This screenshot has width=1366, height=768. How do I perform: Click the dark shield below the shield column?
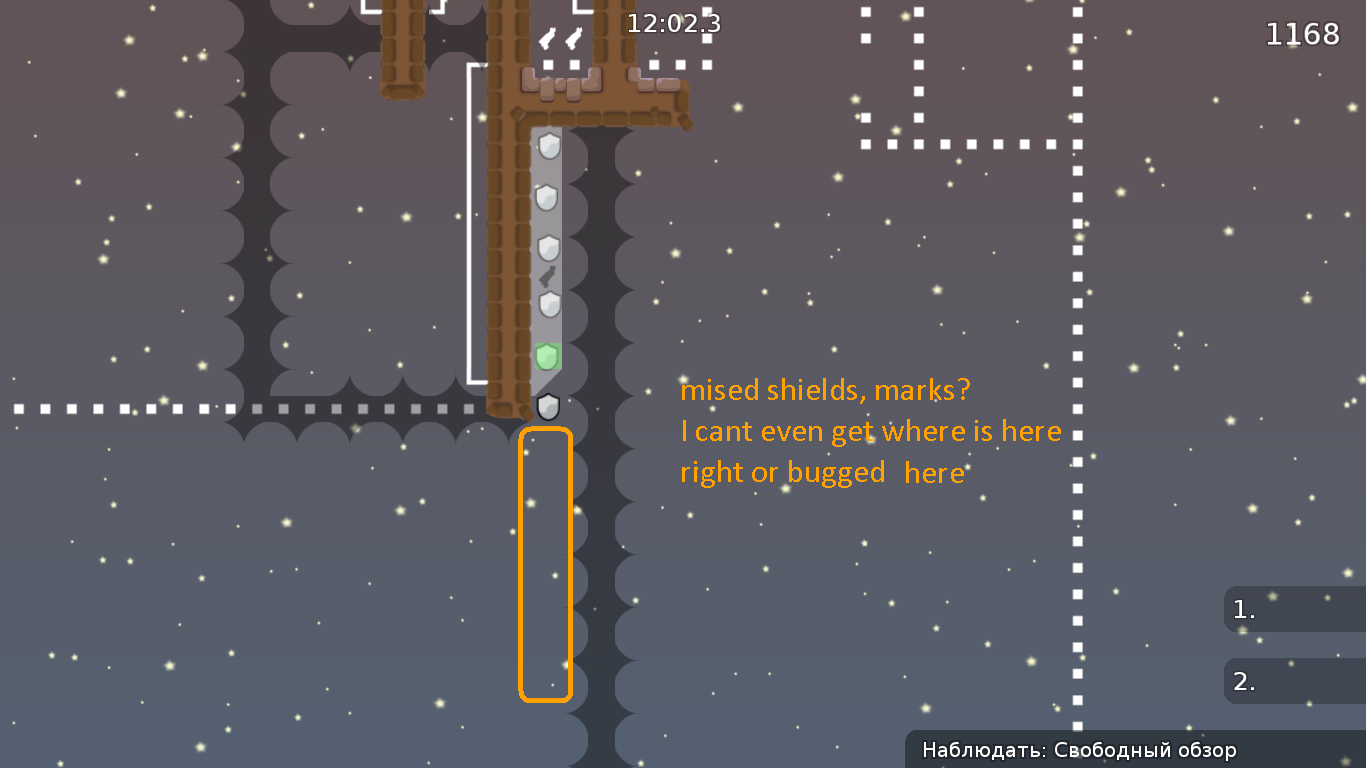(547, 406)
